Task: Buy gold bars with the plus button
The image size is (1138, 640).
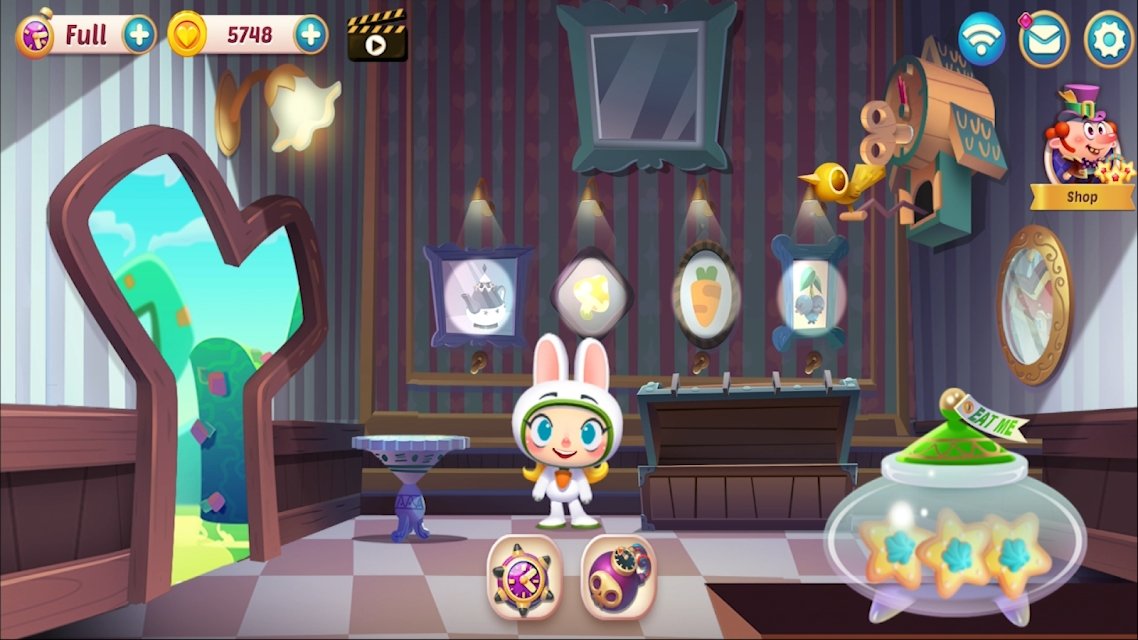Action: click(311, 35)
